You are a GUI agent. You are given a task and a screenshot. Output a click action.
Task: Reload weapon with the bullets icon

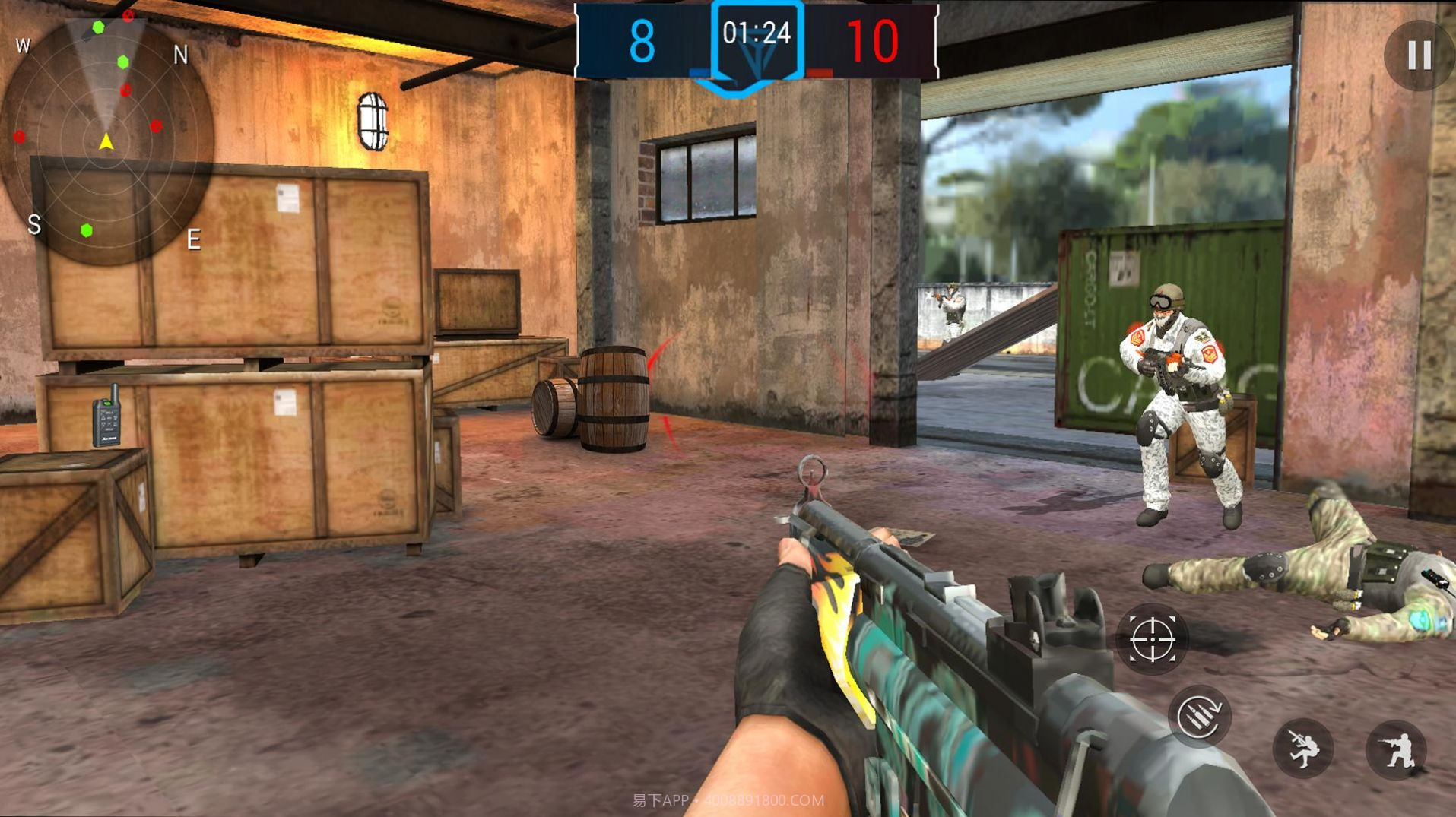click(1199, 716)
